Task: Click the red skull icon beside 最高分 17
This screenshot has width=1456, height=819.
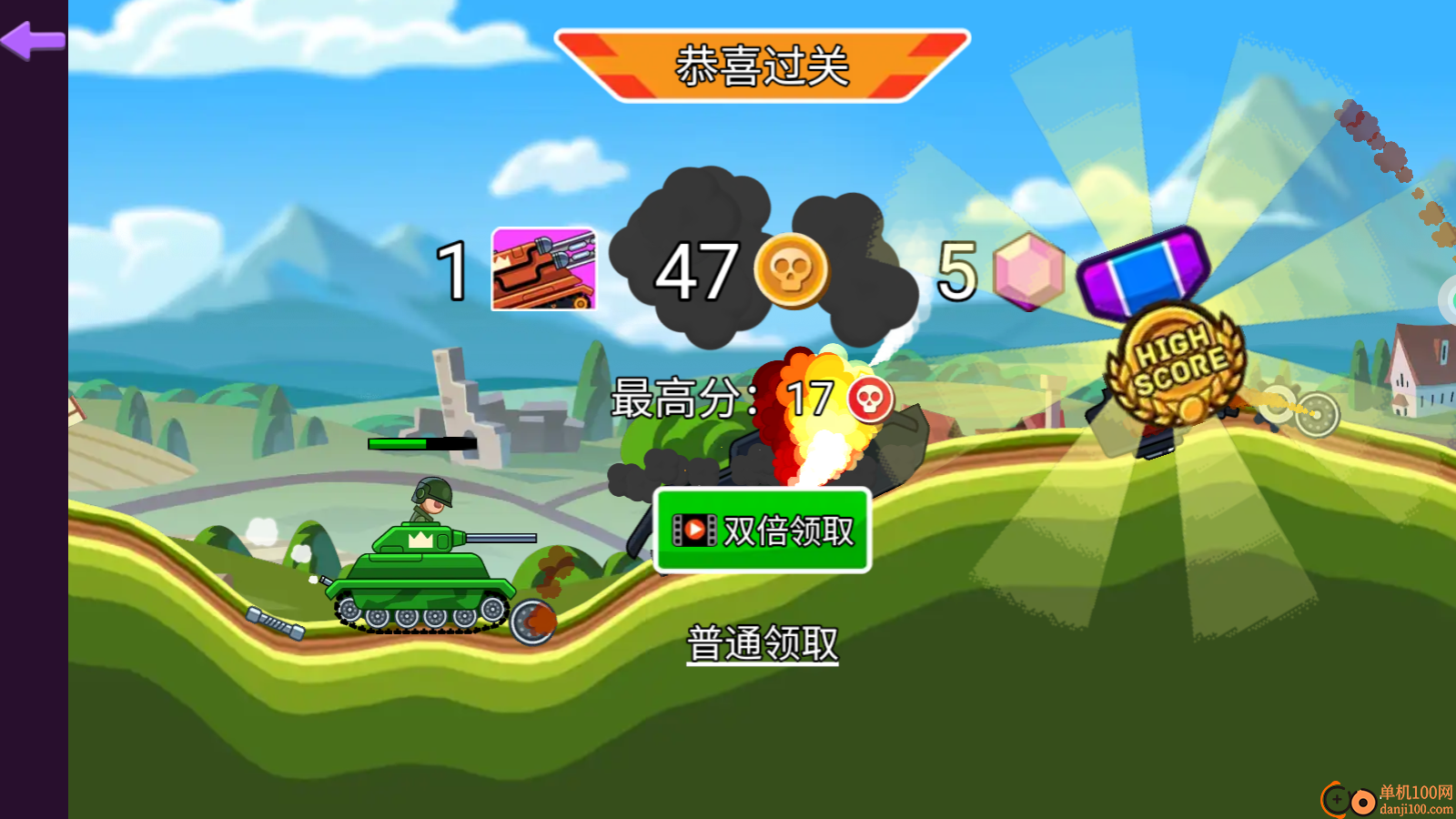Action: coord(866,398)
